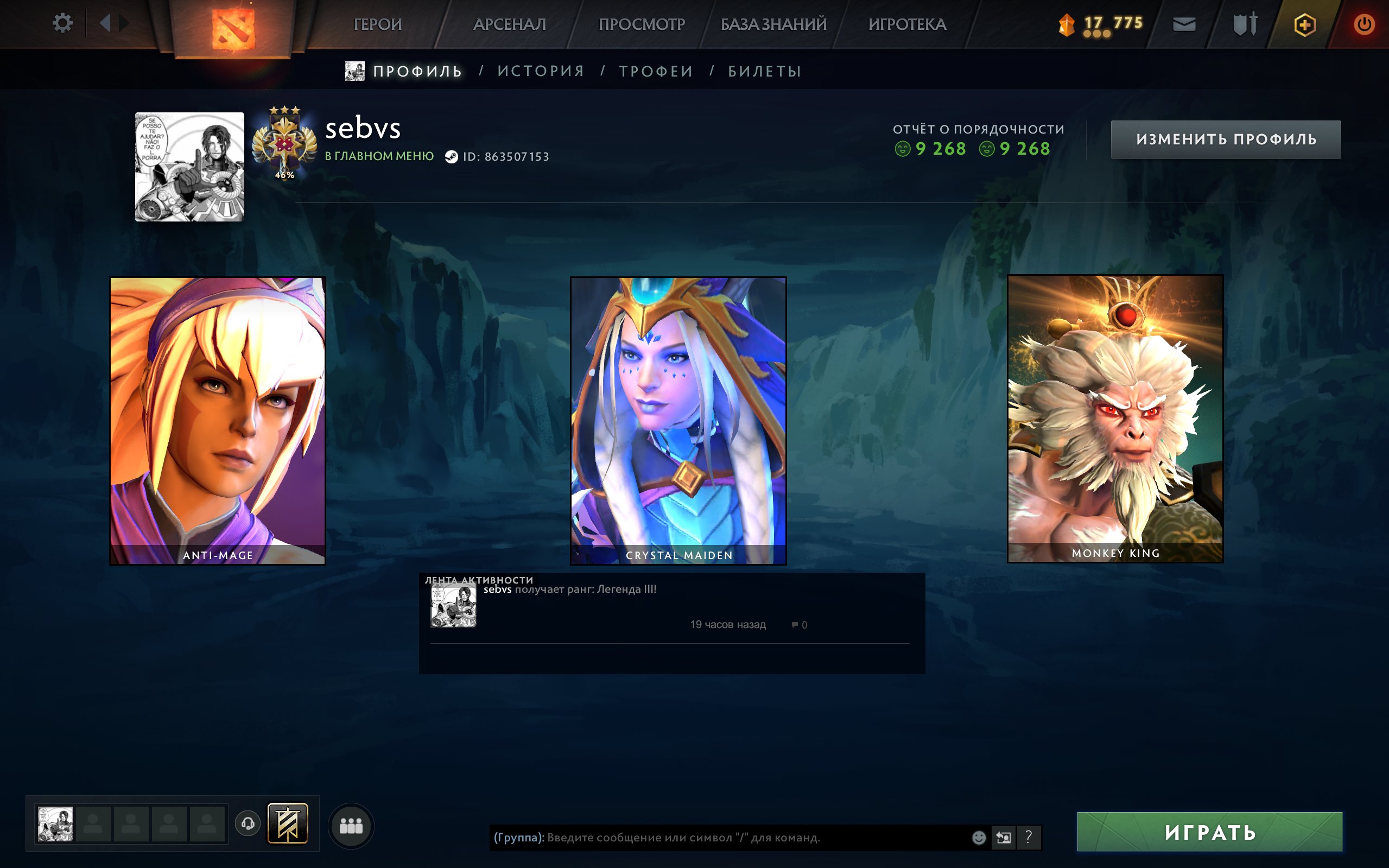Open the settings gear icon
Viewport: 1389px width, 868px height.
click(63, 23)
